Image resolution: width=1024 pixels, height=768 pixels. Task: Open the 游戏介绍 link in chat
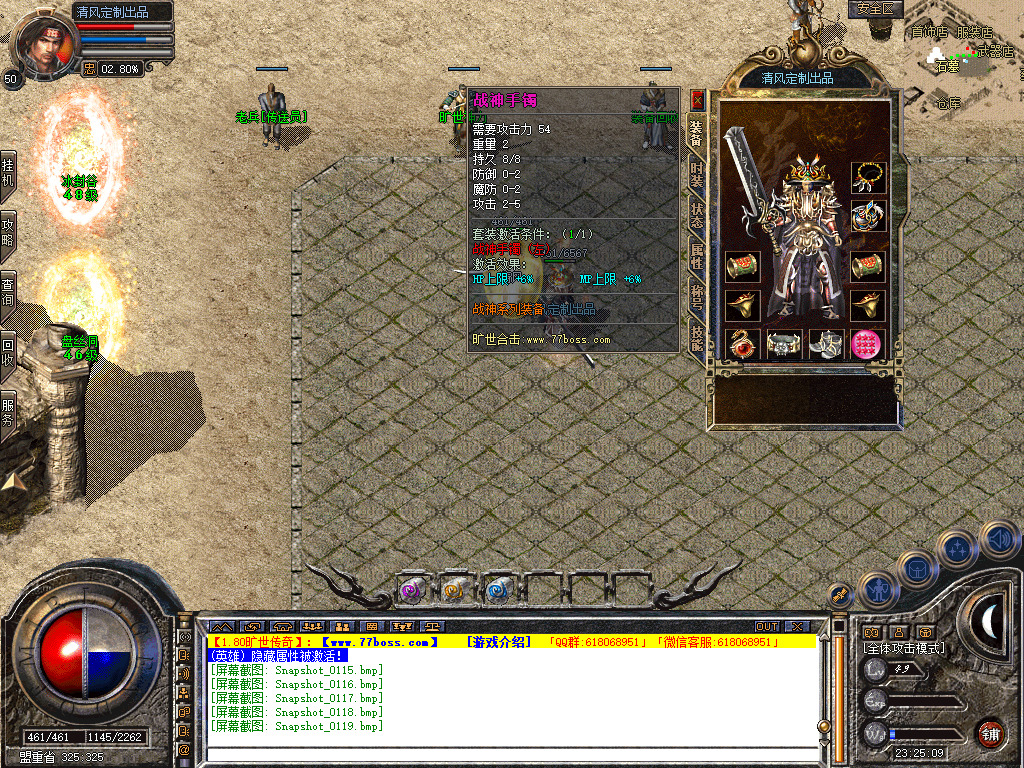496,642
